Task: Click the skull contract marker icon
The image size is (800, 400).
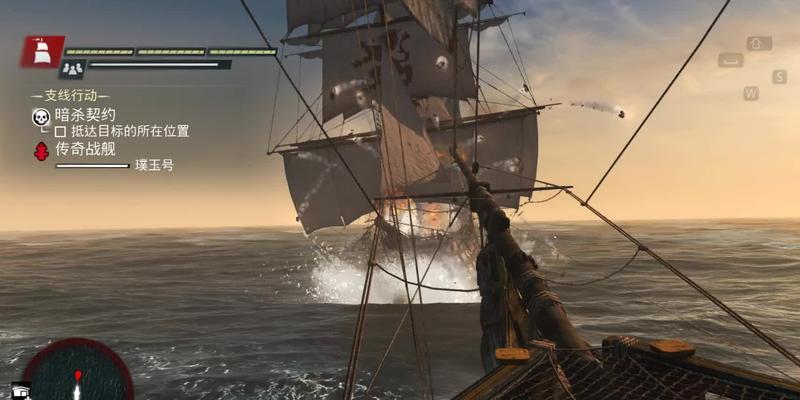Action: 41,119
